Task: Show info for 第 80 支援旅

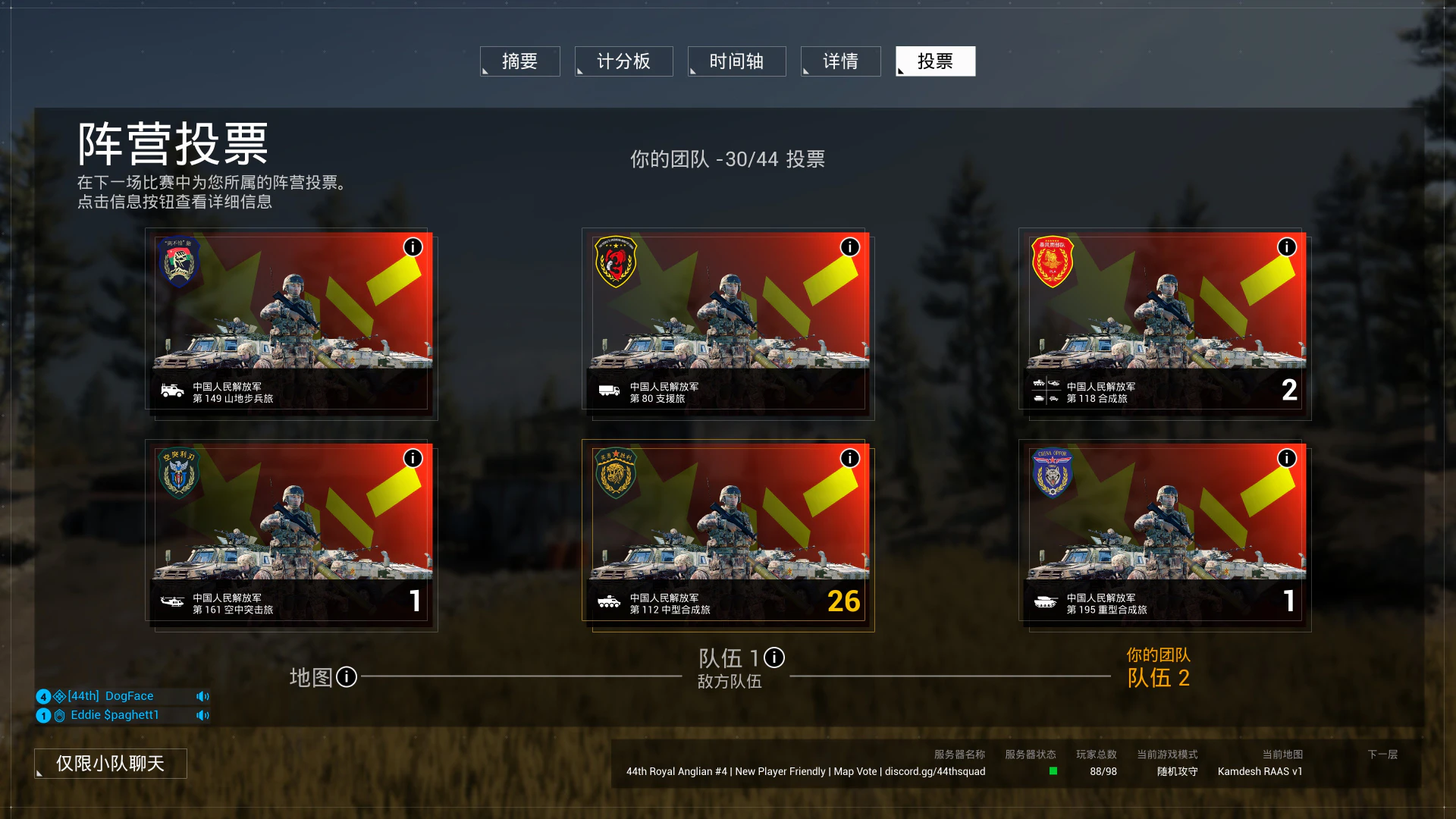Action: pyautogui.click(x=849, y=247)
